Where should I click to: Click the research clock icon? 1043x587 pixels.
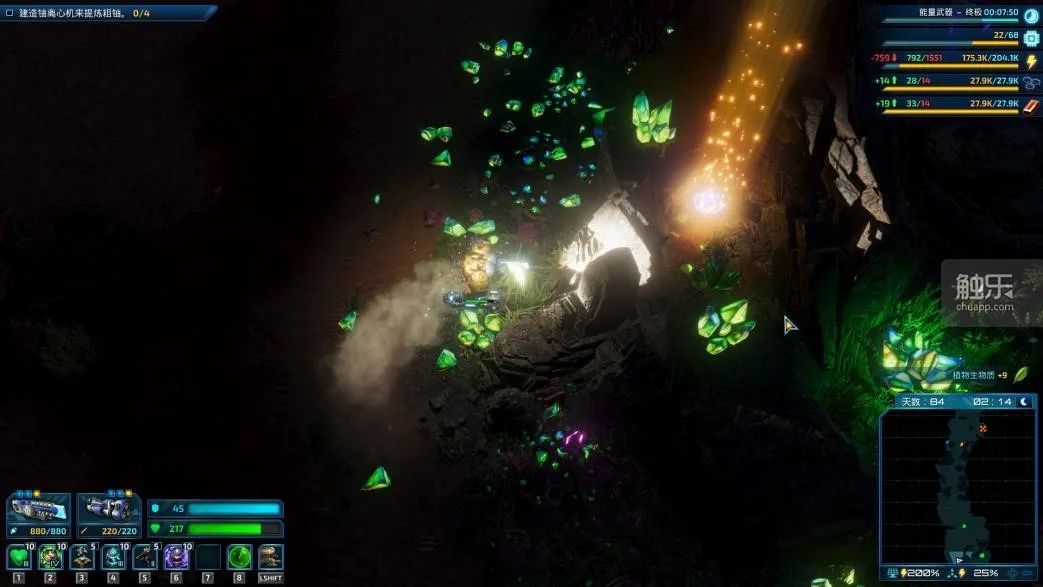(1031, 14)
